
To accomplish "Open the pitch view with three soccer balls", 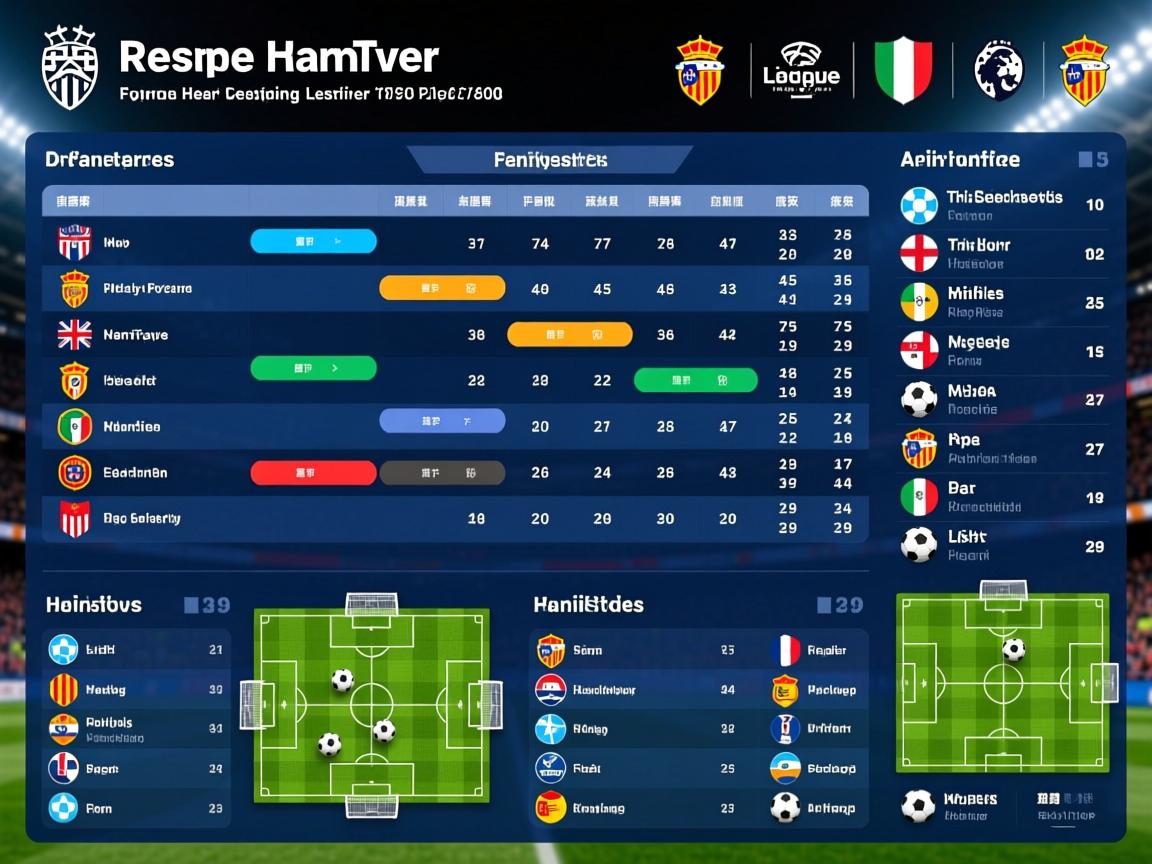I will pyautogui.click(x=371, y=703).
